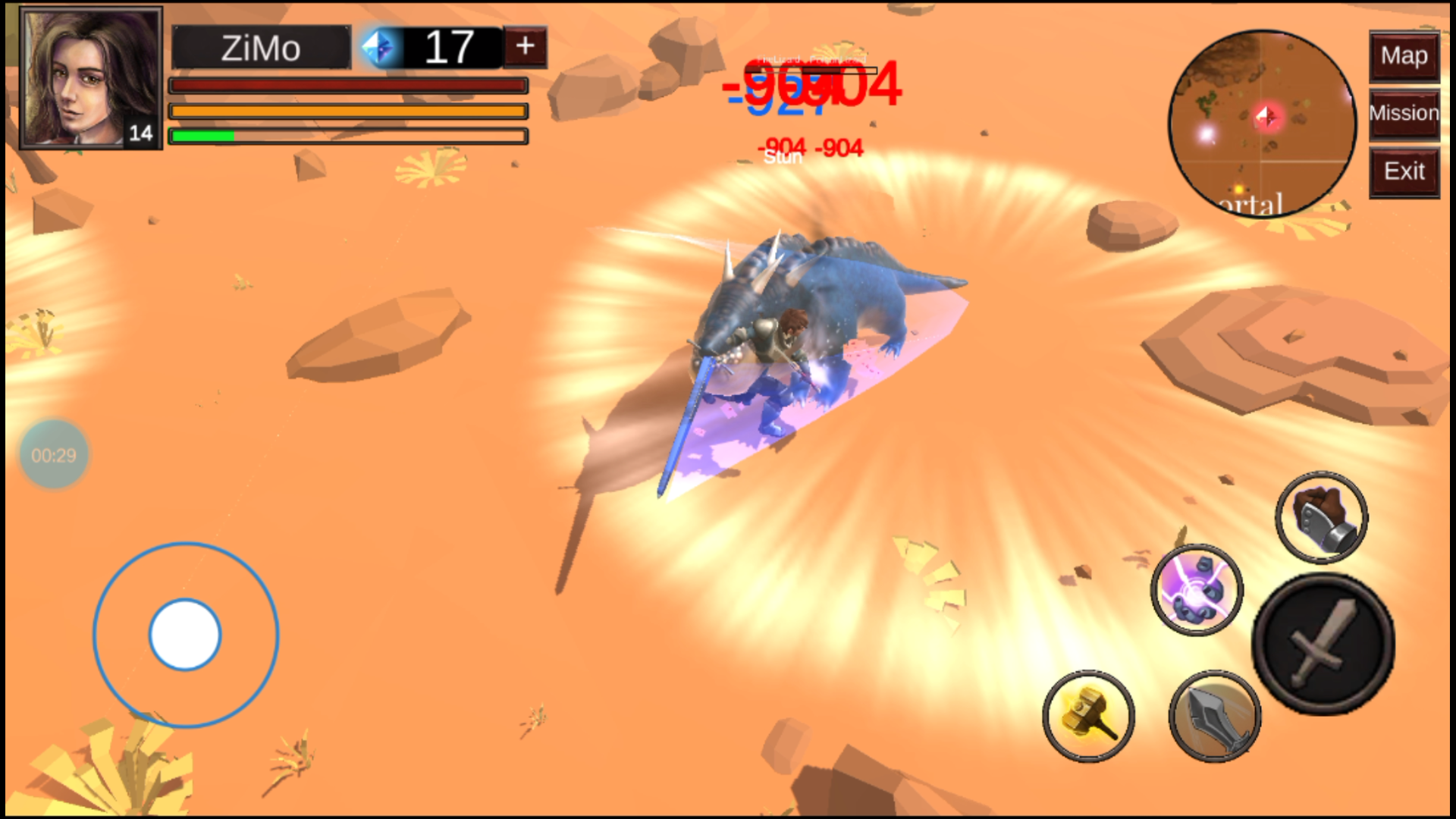
Task: Use the golden hammer skill
Action: coord(1088,715)
